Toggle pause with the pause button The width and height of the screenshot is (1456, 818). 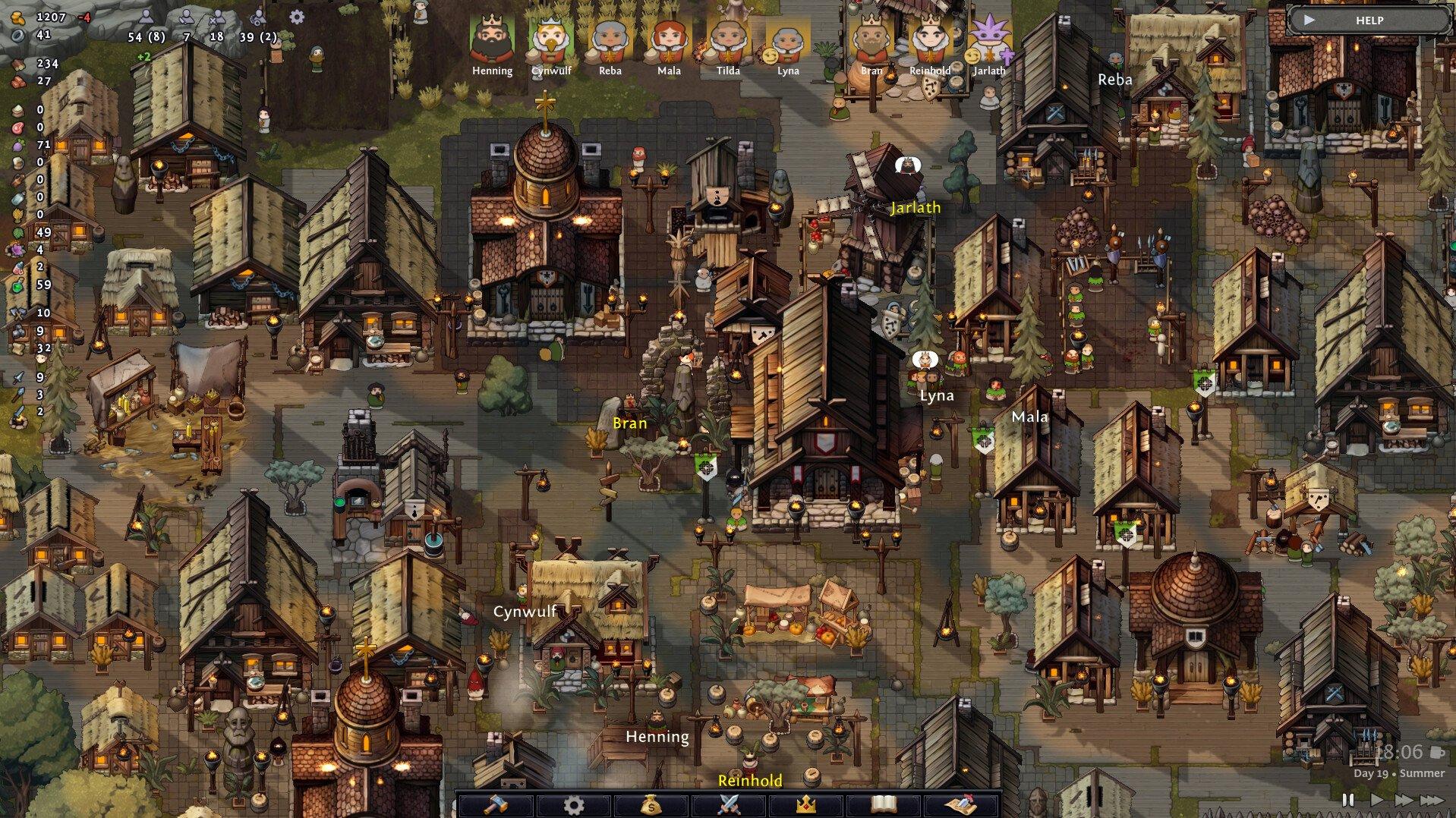click(x=1348, y=800)
